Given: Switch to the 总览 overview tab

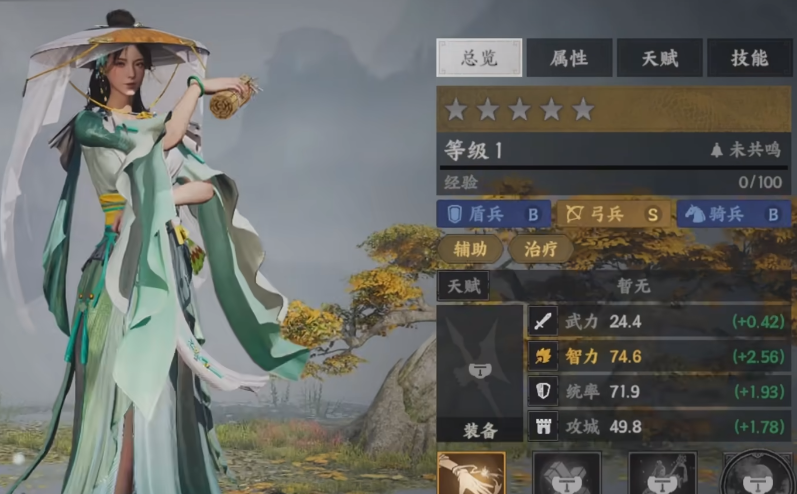Looking at the screenshot, I should [479, 58].
